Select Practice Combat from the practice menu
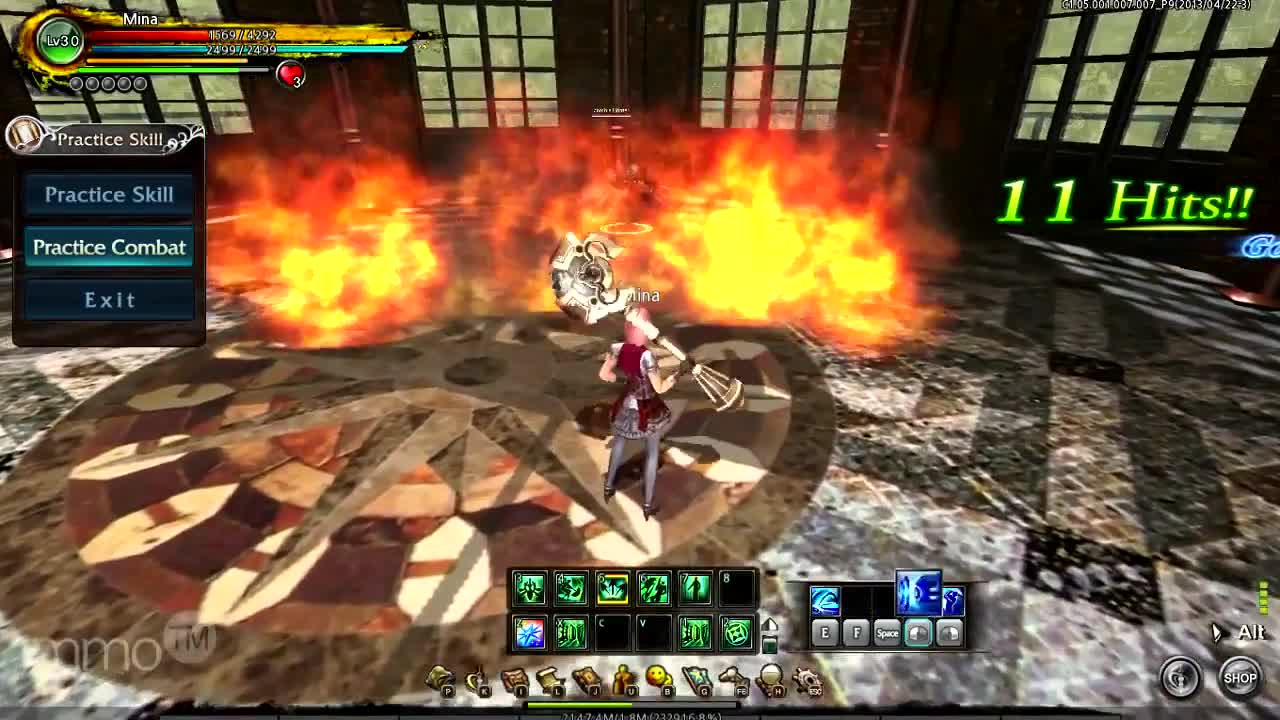This screenshot has width=1280, height=720. 109,247
